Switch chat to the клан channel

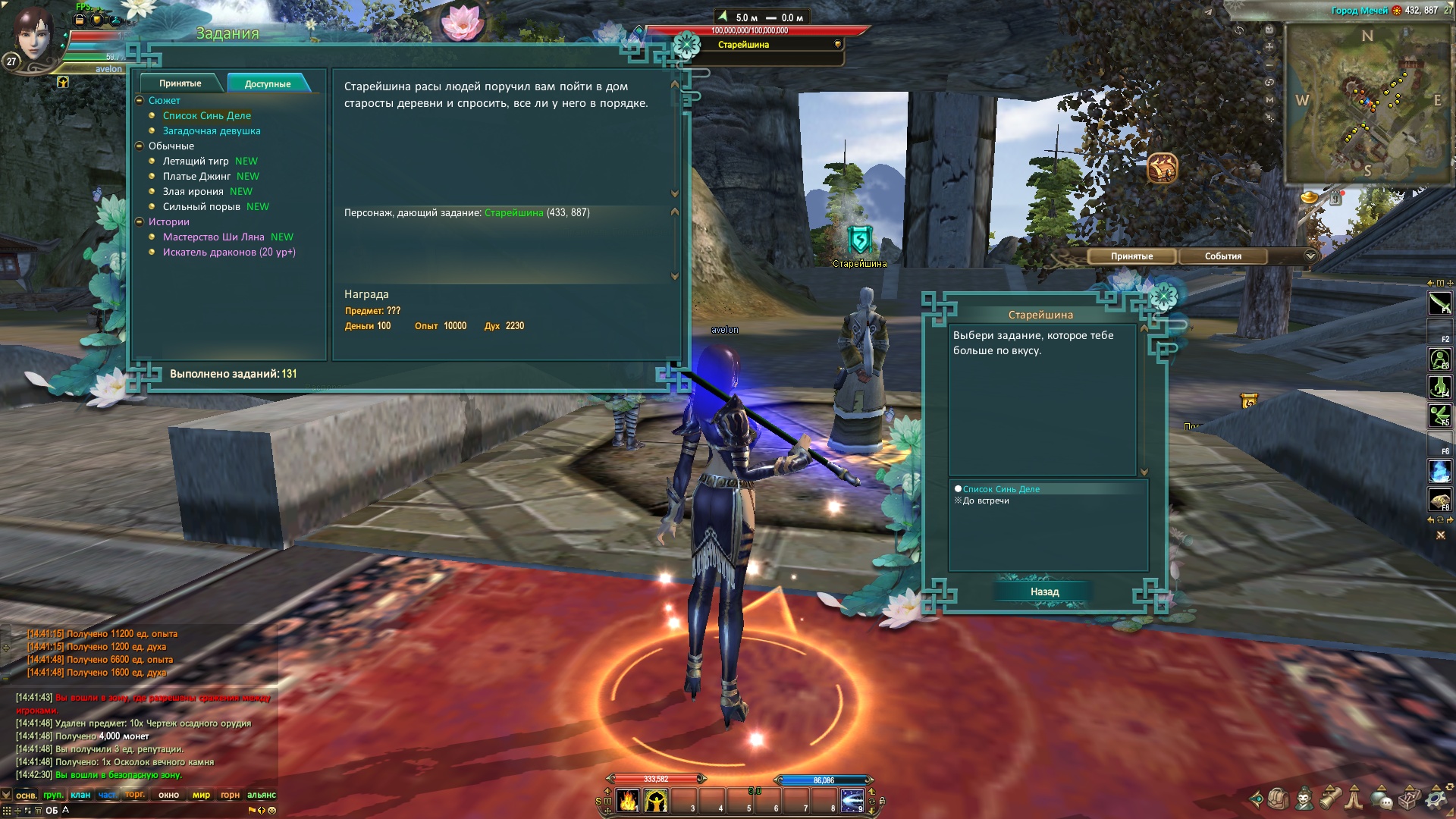point(80,795)
